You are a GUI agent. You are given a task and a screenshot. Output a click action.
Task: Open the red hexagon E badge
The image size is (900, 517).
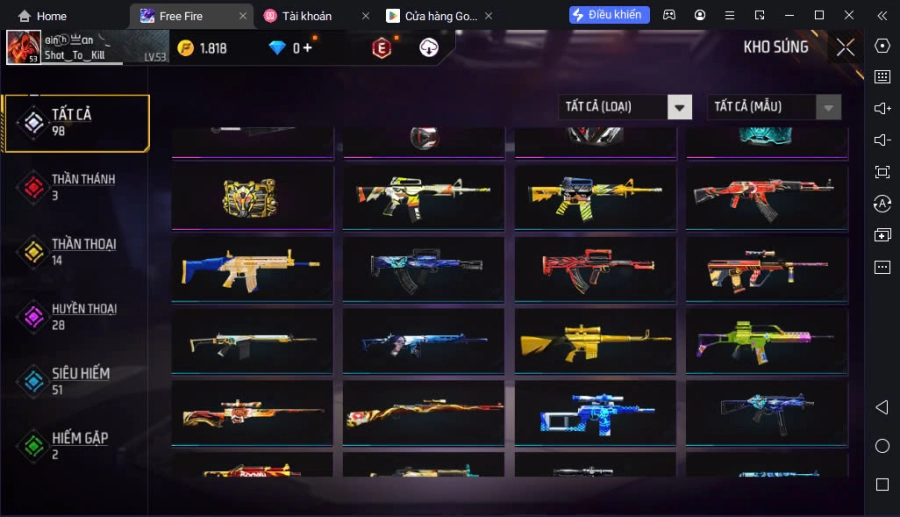(381, 48)
